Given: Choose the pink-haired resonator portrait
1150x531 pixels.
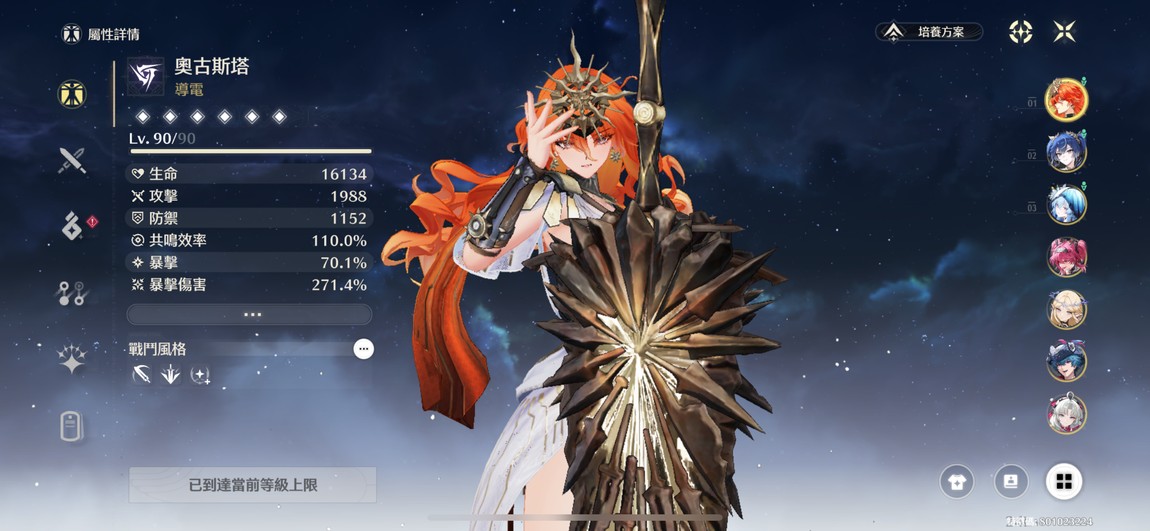Looking at the screenshot, I should tap(1066, 257).
